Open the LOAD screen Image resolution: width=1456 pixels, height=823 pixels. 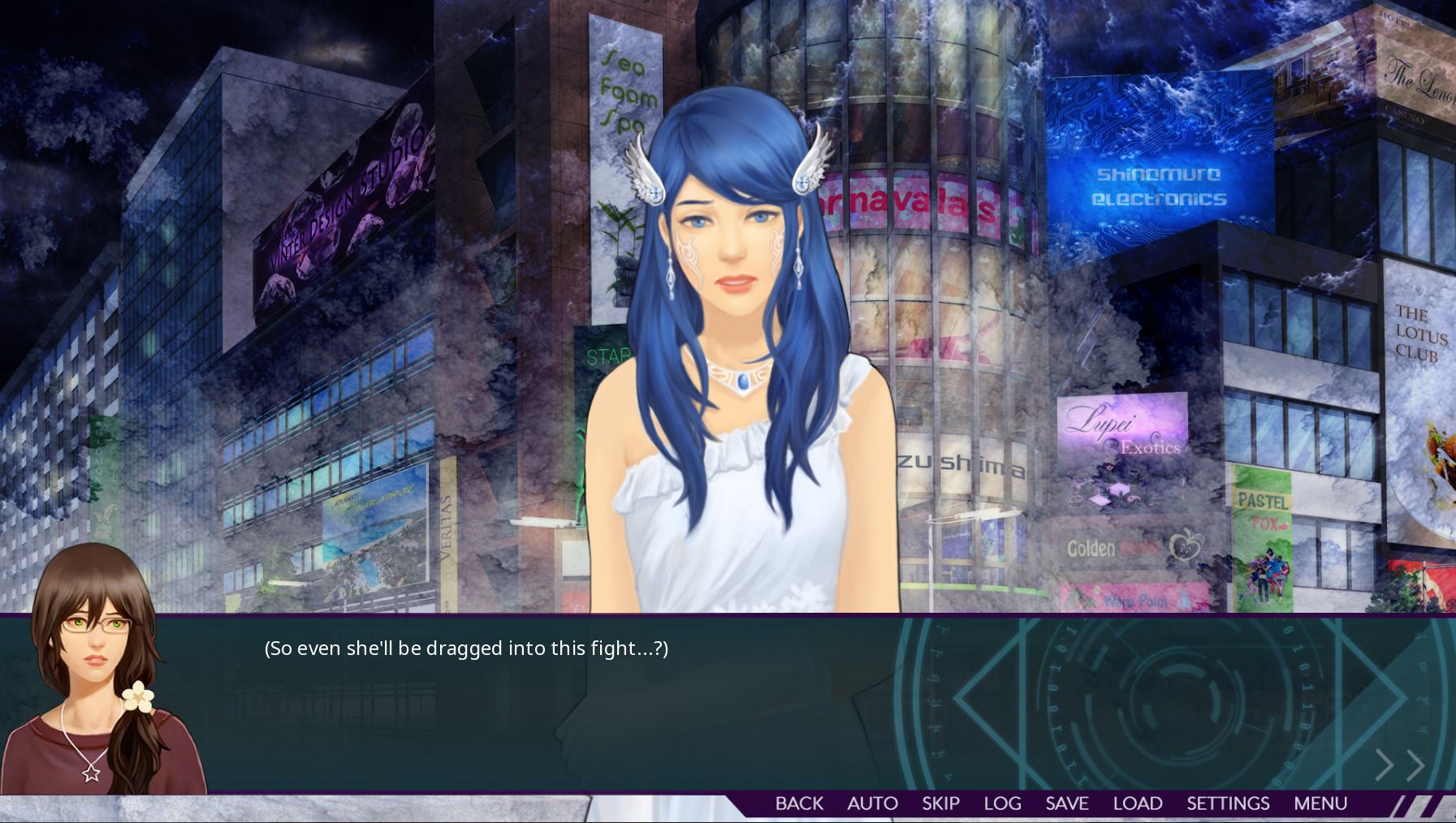[1137, 804]
